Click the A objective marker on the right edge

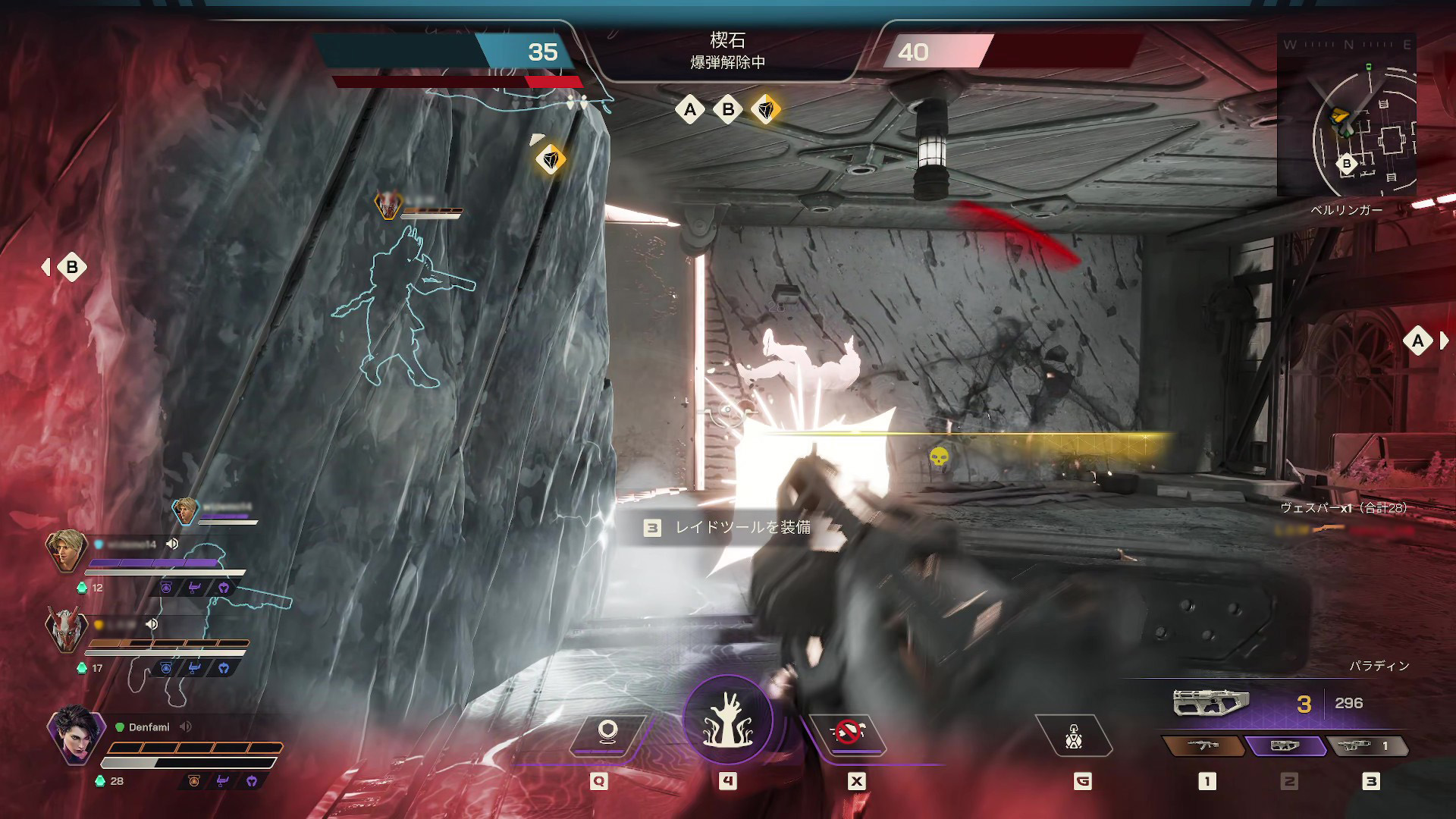click(1417, 341)
